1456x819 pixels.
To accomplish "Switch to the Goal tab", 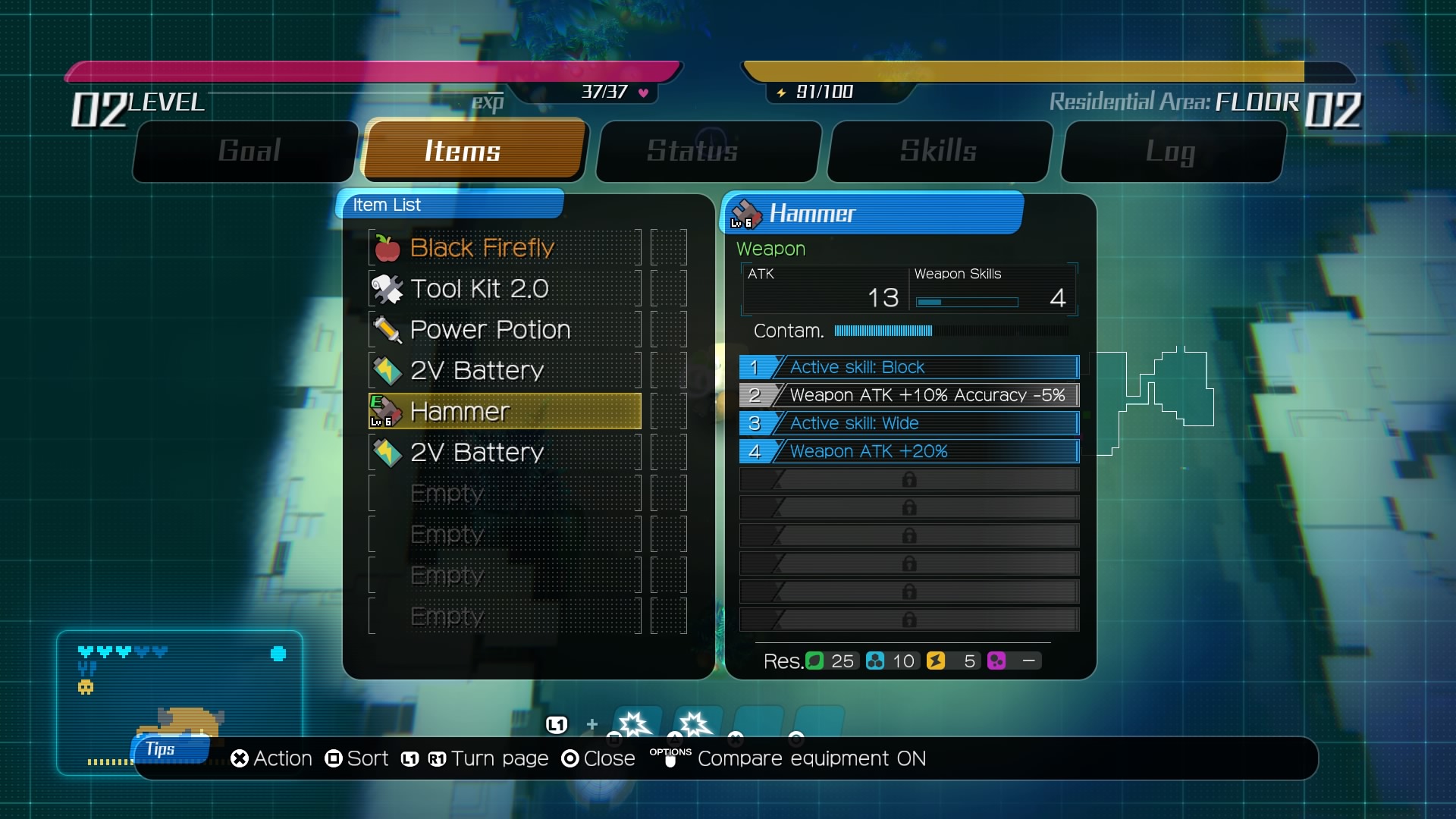I will coord(249,151).
